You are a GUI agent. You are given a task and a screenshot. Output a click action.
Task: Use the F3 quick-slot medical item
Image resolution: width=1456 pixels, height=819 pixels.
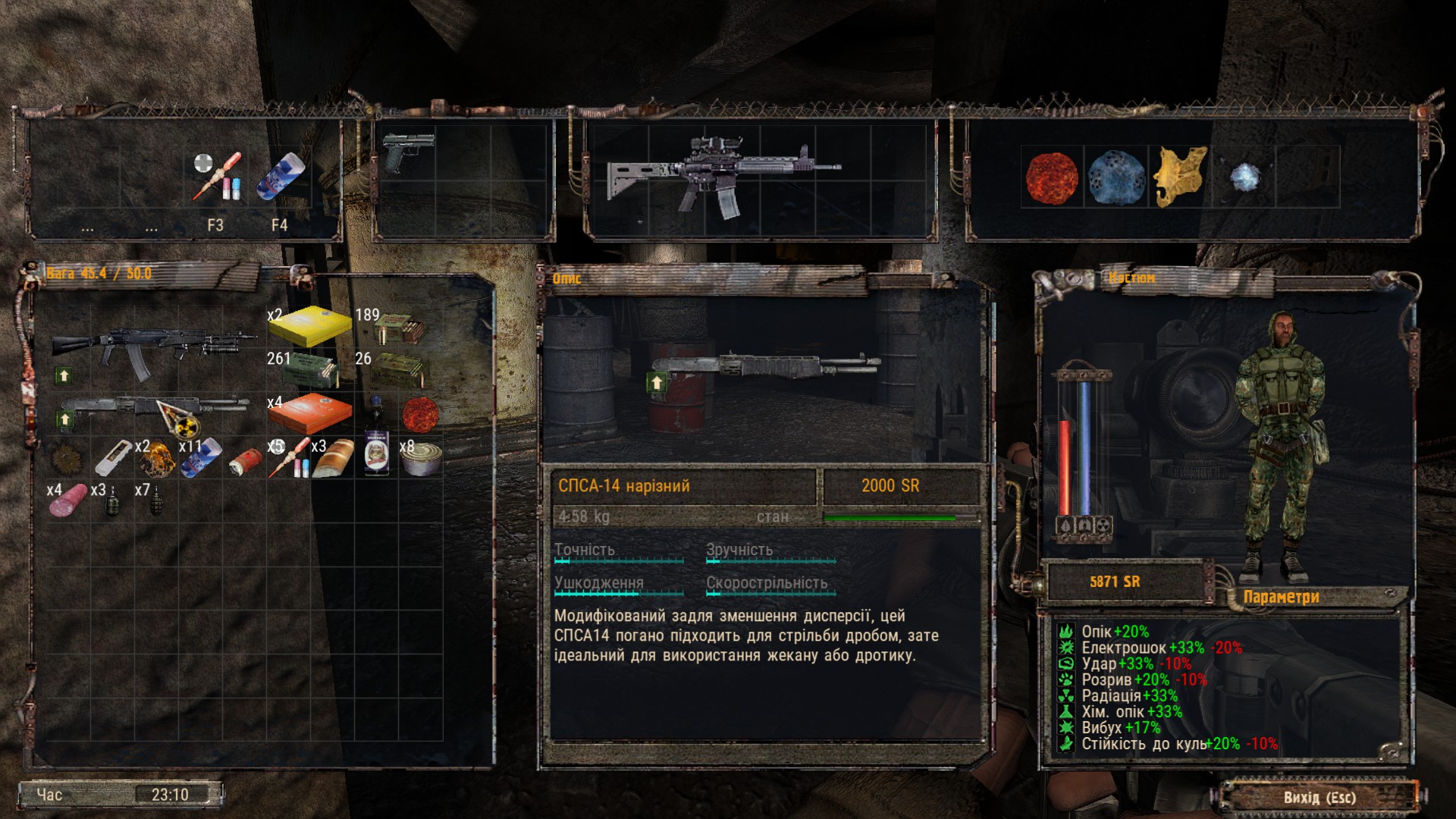pyautogui.click(x=216, y=177)
